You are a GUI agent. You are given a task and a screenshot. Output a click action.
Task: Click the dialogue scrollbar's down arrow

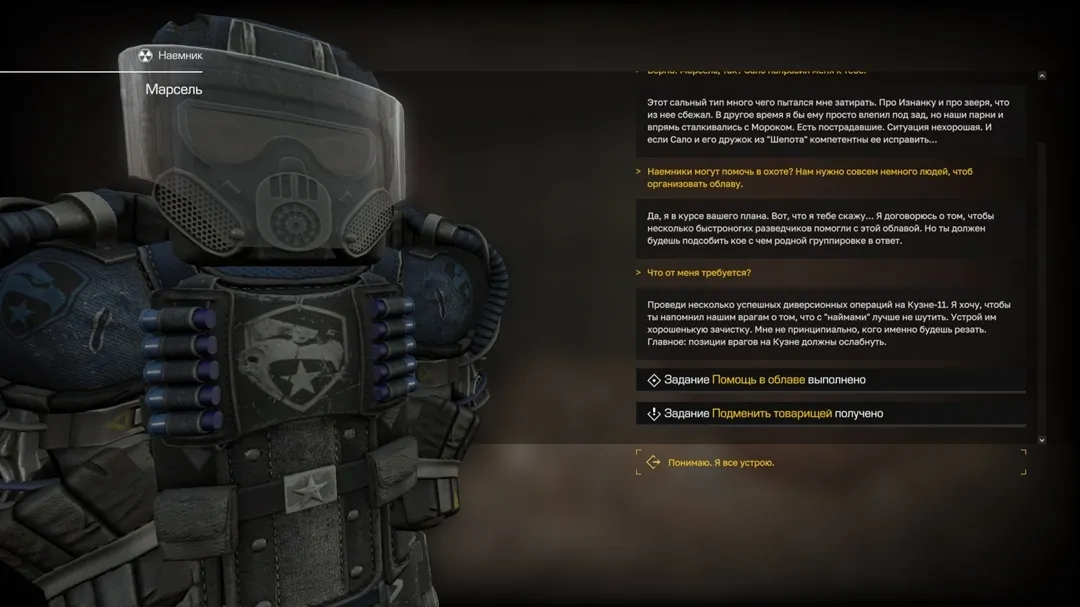point(1041,439)
